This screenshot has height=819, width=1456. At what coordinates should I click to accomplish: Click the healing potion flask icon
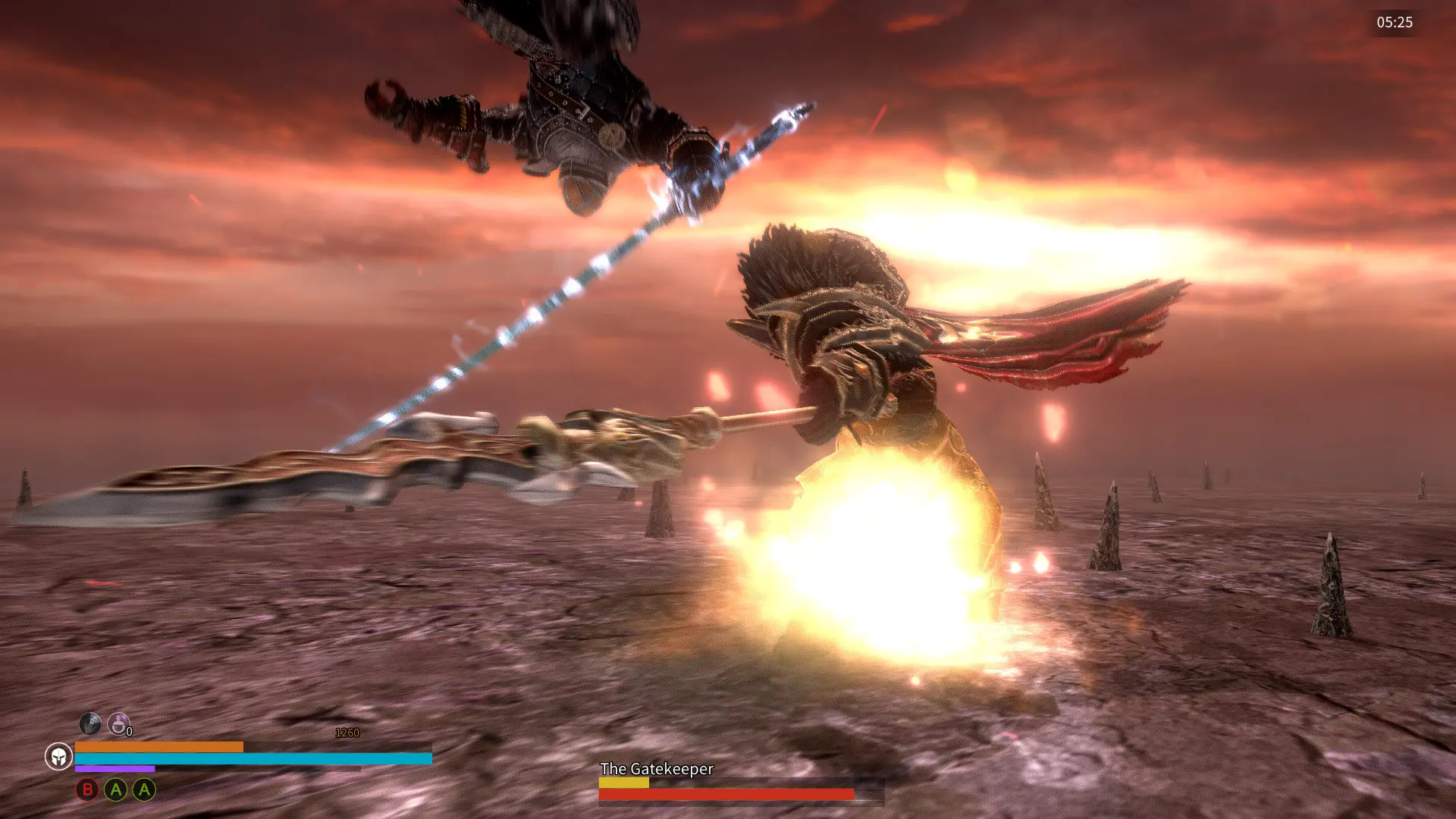coord(118,725)
